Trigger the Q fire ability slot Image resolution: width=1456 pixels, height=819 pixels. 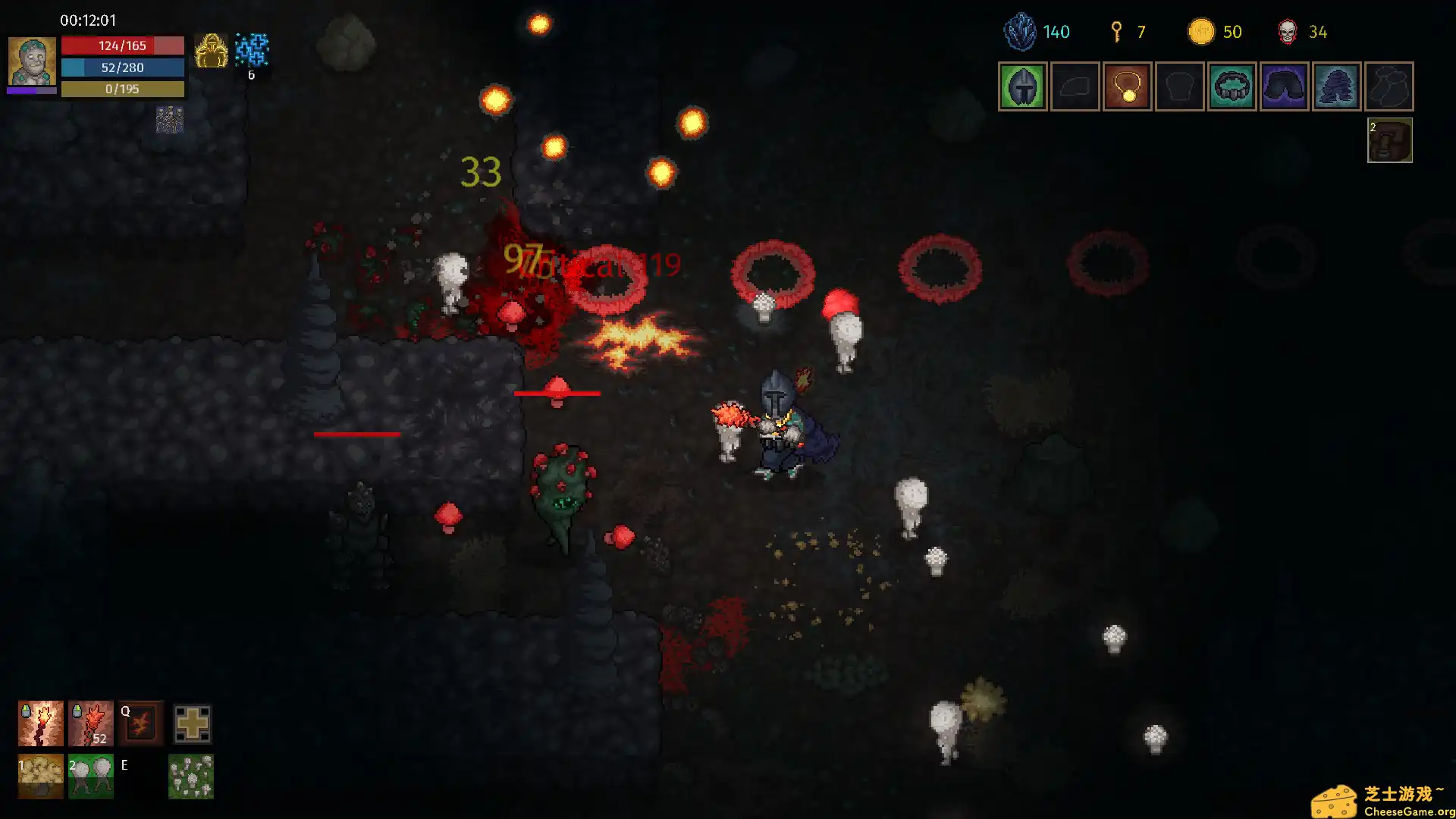point(141,723)
